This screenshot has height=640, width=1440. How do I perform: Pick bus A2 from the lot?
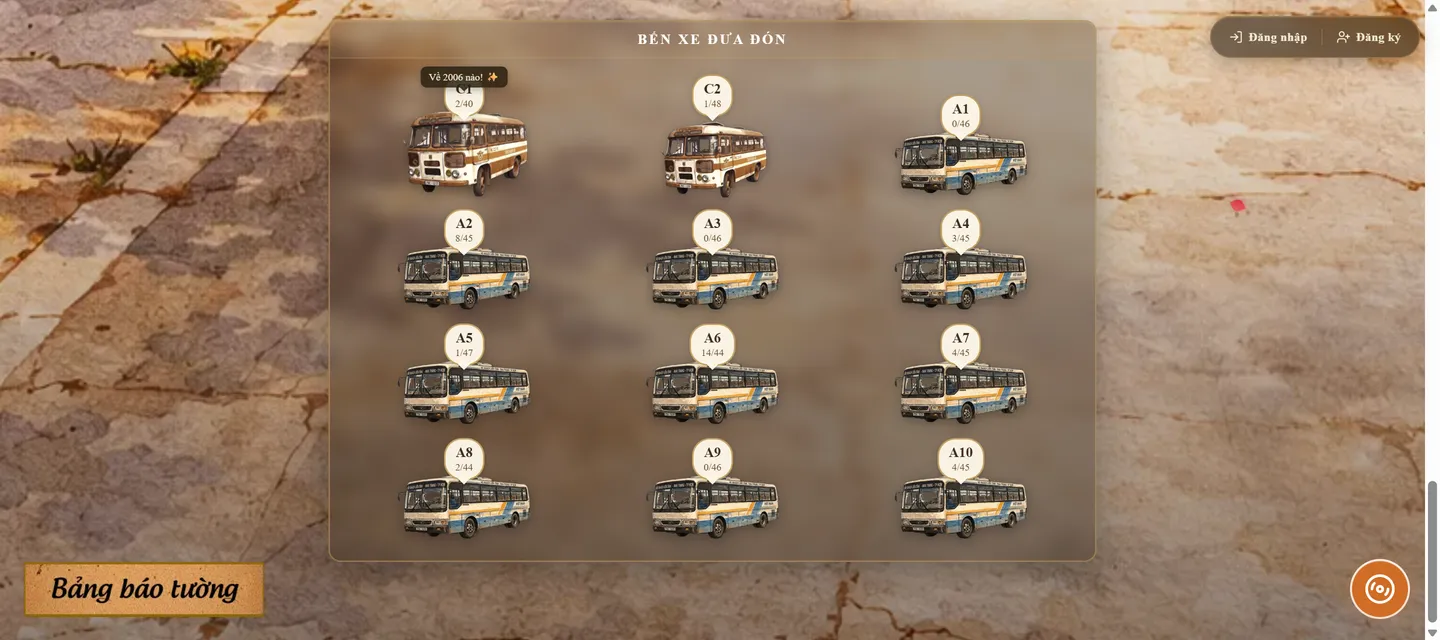tap(465, 278)
